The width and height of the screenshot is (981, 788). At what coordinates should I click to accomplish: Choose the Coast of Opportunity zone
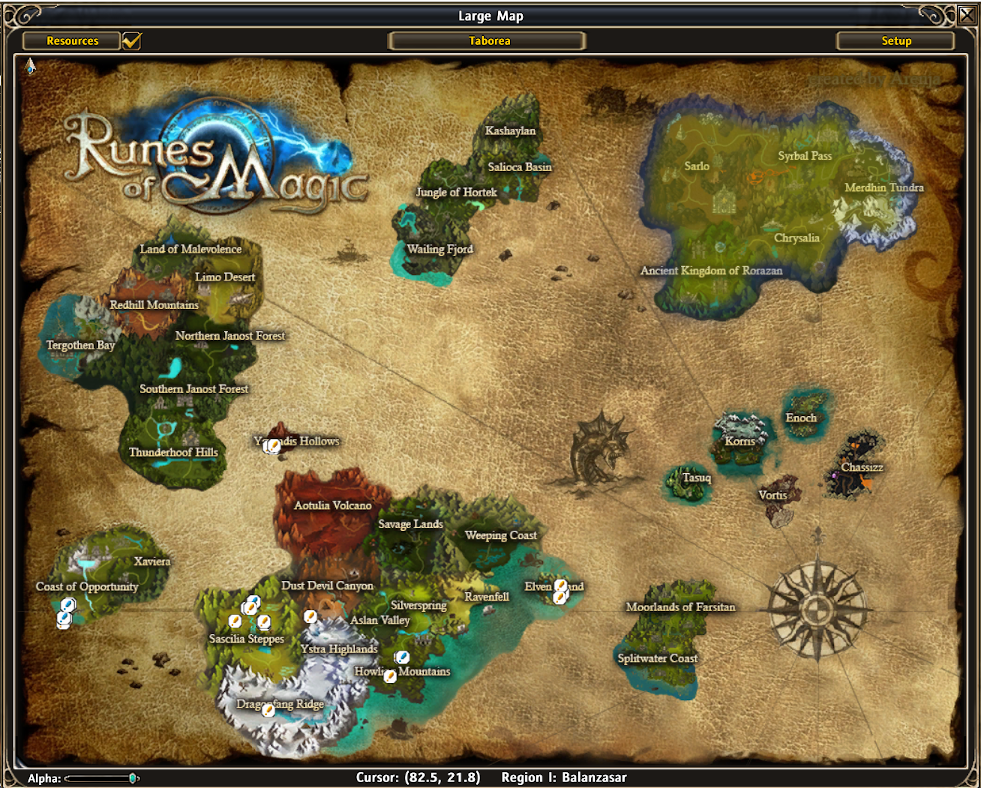point(87,587)
